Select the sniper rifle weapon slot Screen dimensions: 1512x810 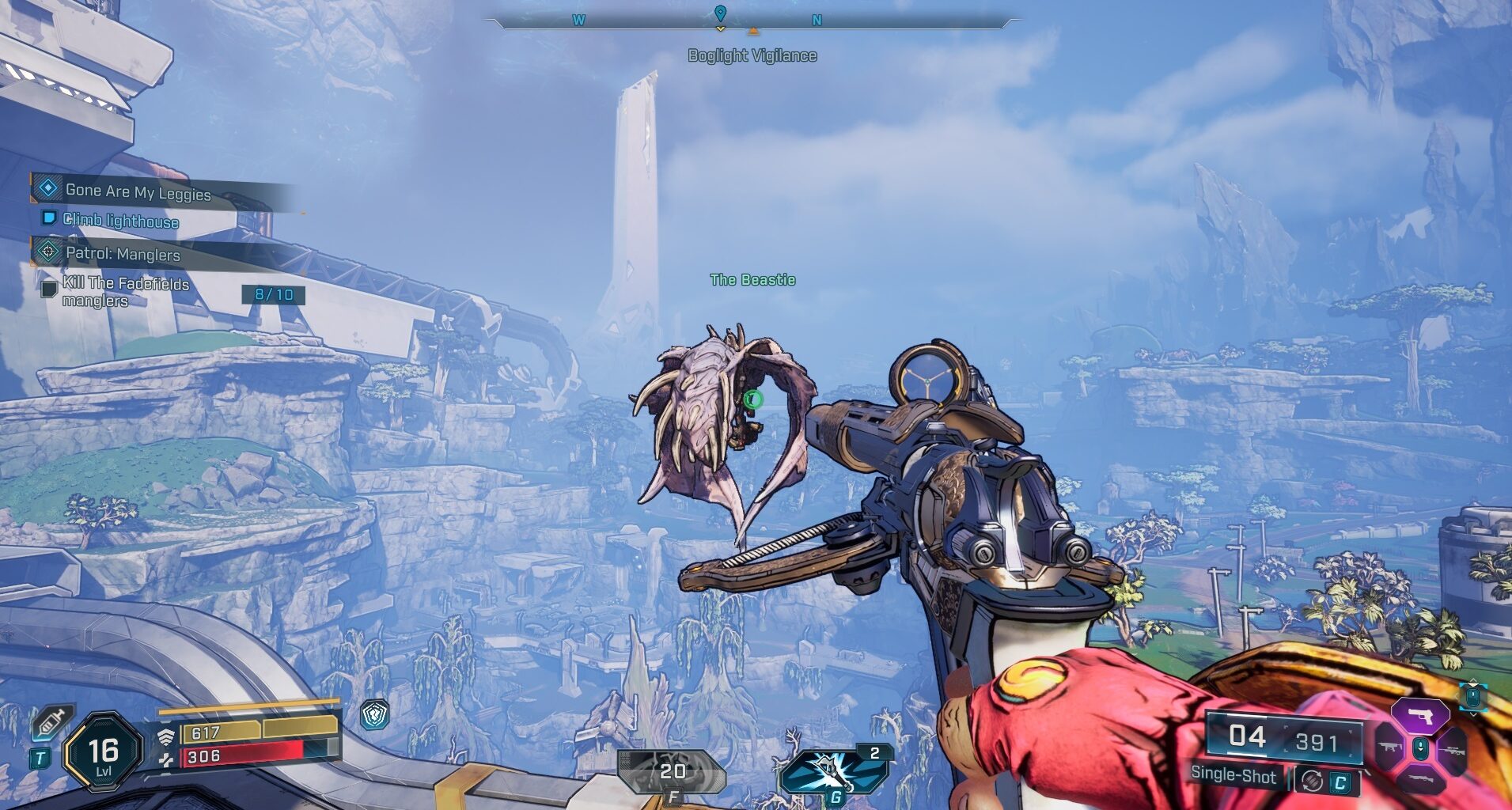click(1453, 750)
